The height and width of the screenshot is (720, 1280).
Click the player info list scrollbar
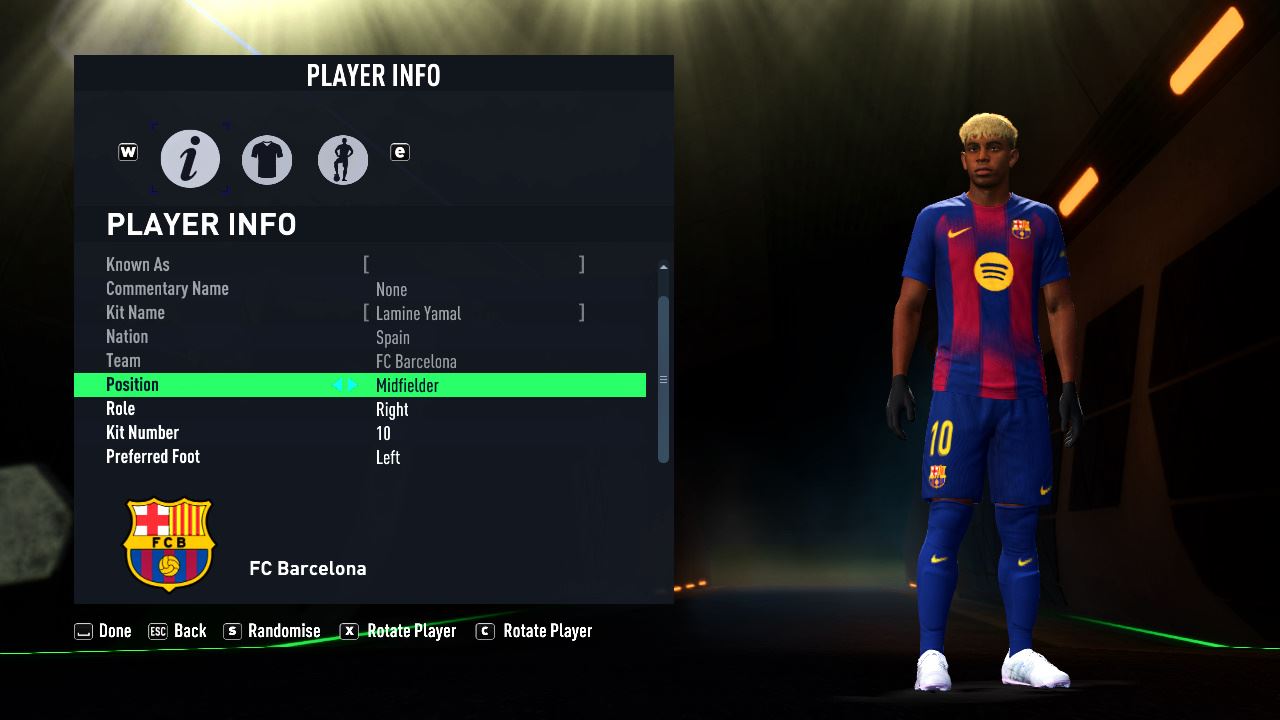(663, 379)
